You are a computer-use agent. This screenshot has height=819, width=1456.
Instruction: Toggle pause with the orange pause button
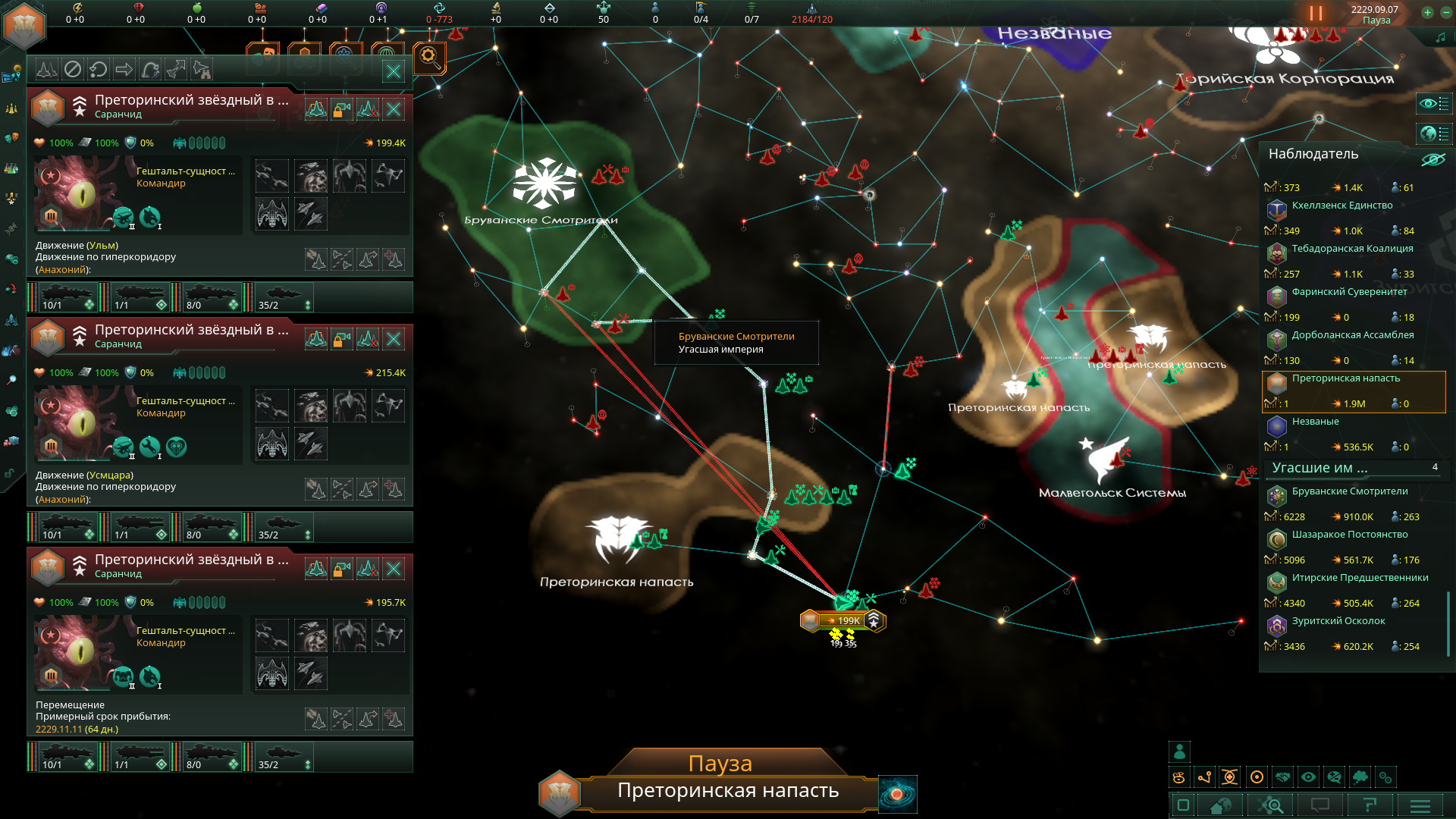(x=1316, y=14)
